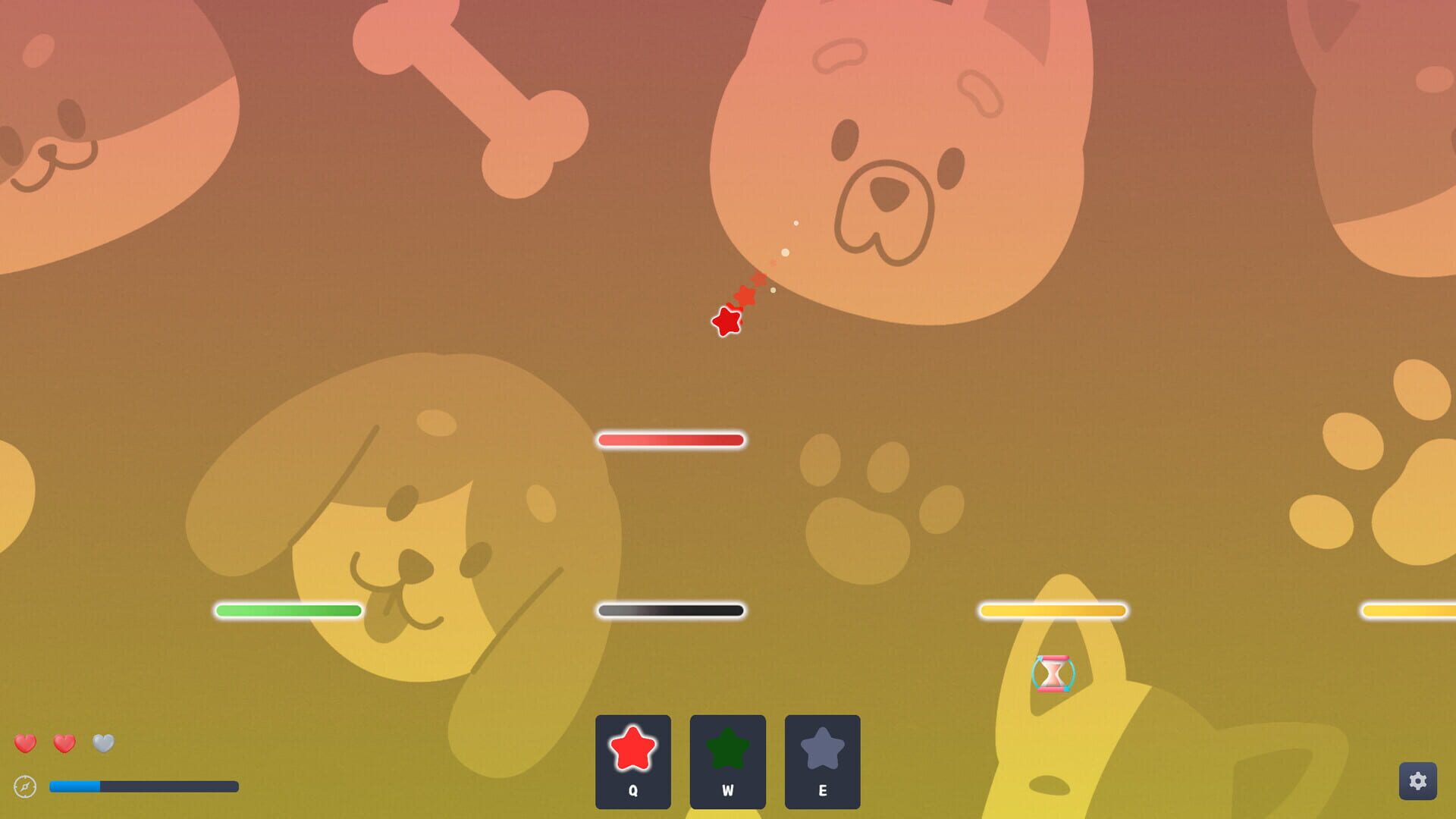The width and height of the screenshot is (1456, 819).
Task: Select the black platform bar
Action: pos(670,609)
